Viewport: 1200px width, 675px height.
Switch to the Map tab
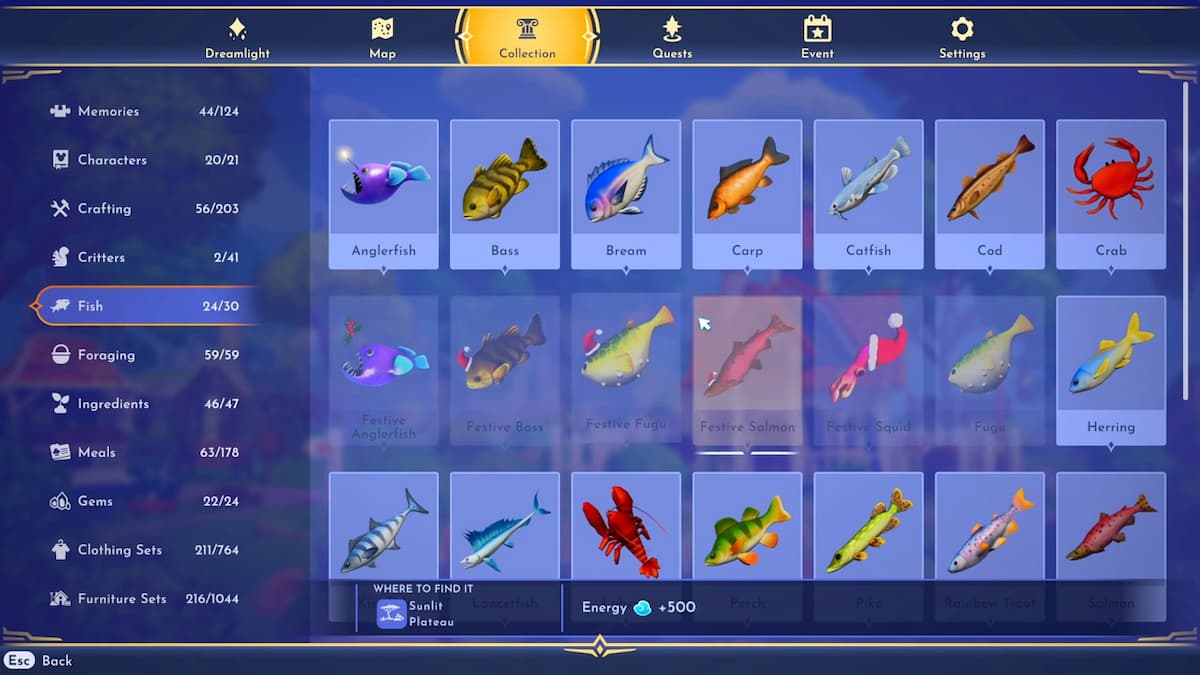pos(382,38)
